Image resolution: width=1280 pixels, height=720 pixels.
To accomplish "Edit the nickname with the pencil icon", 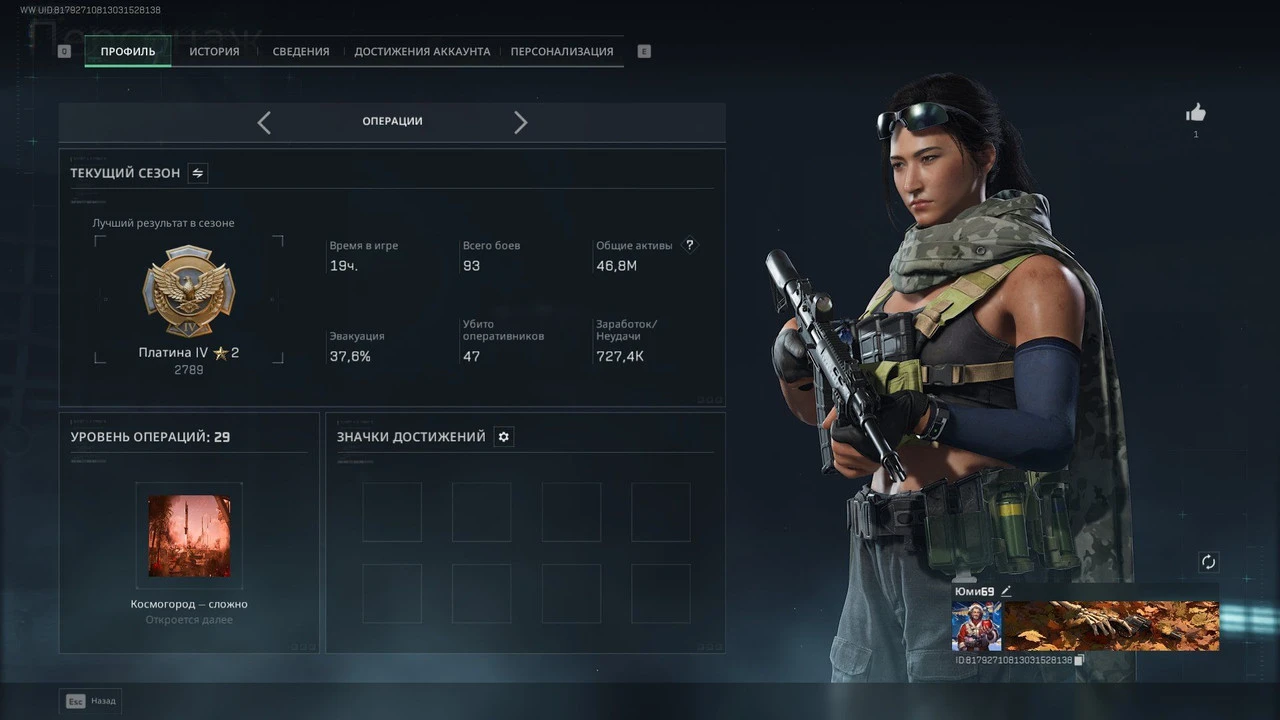I will [1006, 592].
